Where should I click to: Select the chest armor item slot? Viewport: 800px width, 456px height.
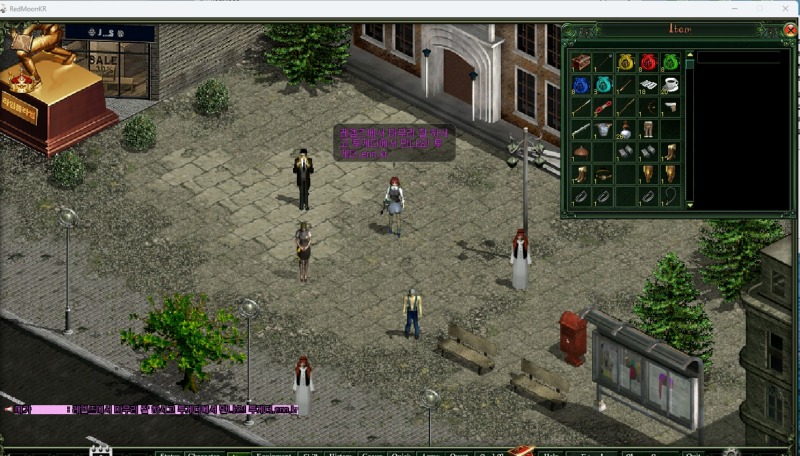[603, 130]
